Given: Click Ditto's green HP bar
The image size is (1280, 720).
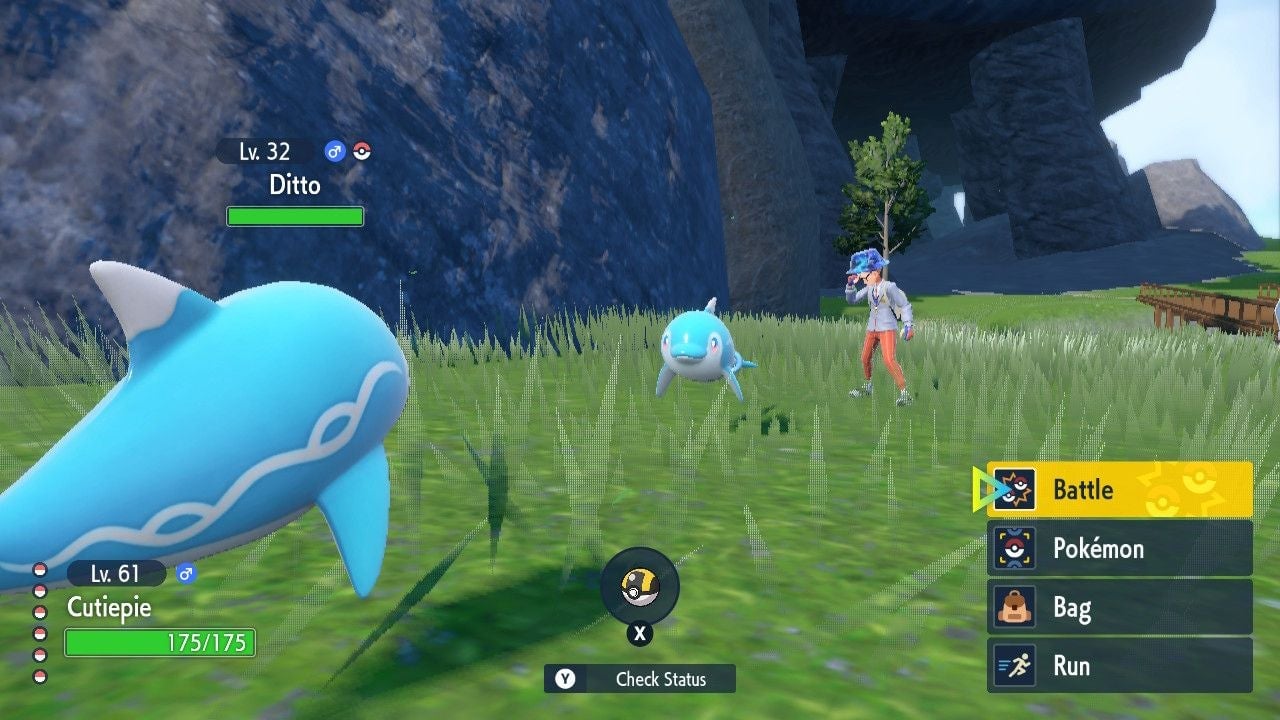Looking at the screenshot, I should (295, 216).
